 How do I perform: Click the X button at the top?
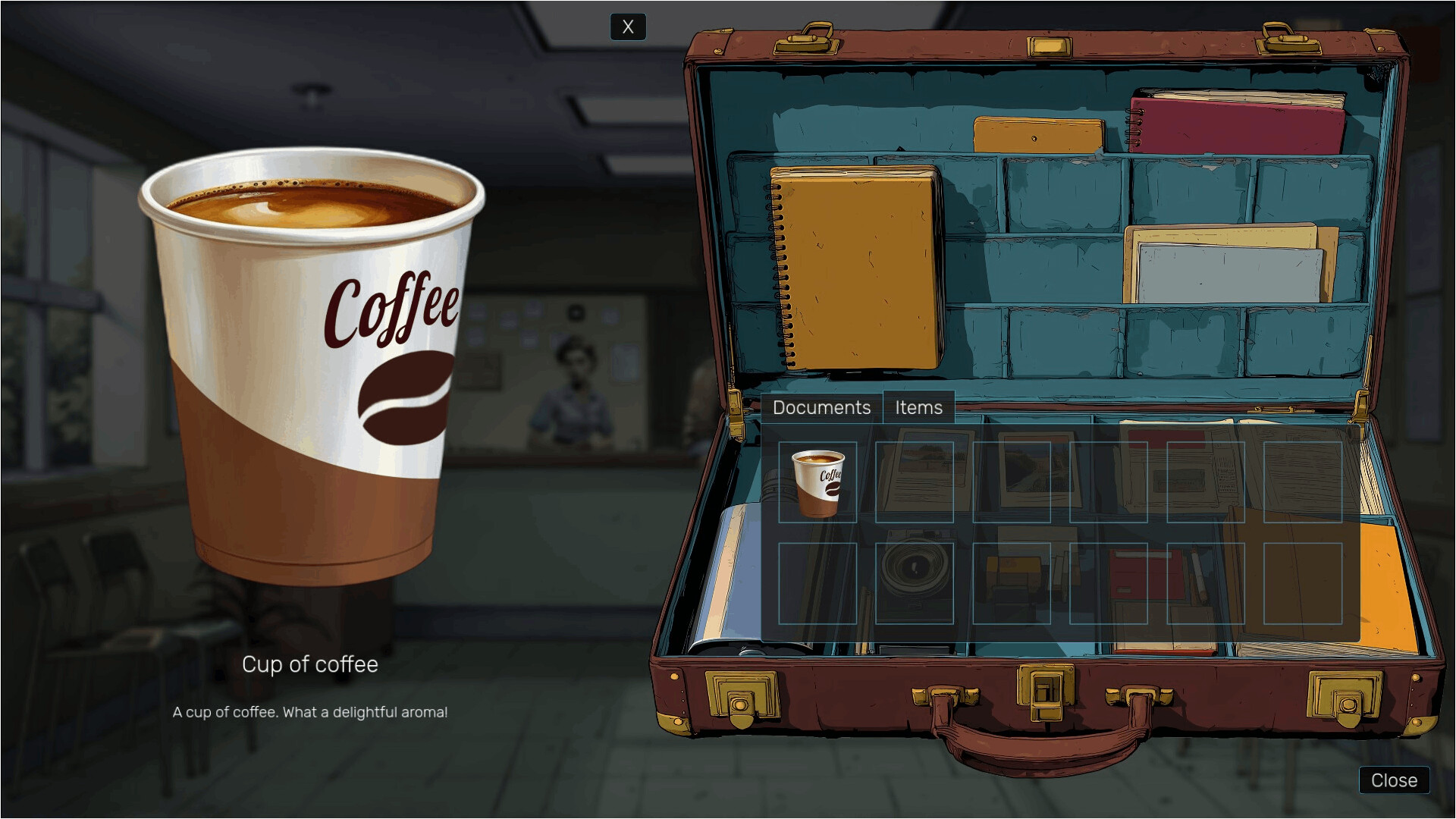tap(628, 27)
